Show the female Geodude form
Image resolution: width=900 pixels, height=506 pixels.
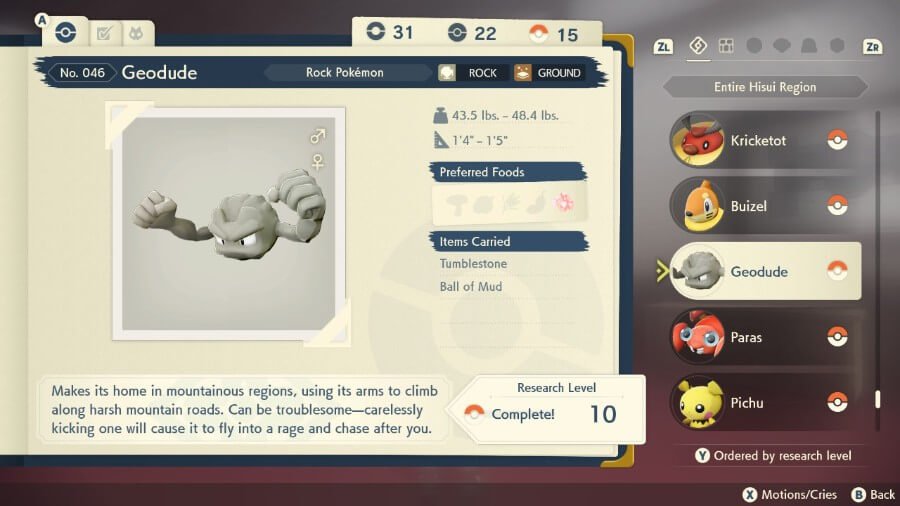tap(318, 161)
